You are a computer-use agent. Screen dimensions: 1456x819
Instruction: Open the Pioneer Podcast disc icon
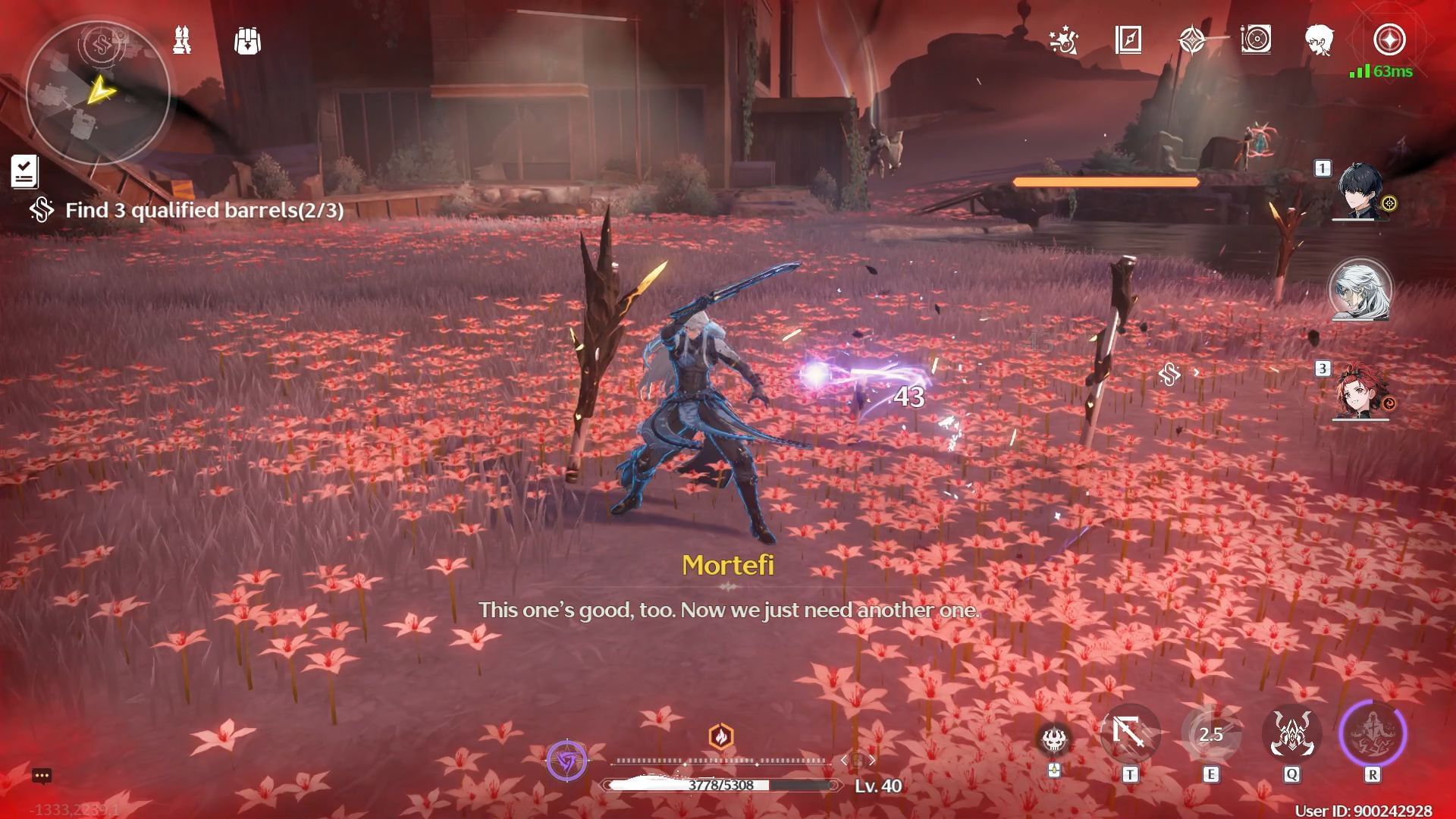(1256, 40)
